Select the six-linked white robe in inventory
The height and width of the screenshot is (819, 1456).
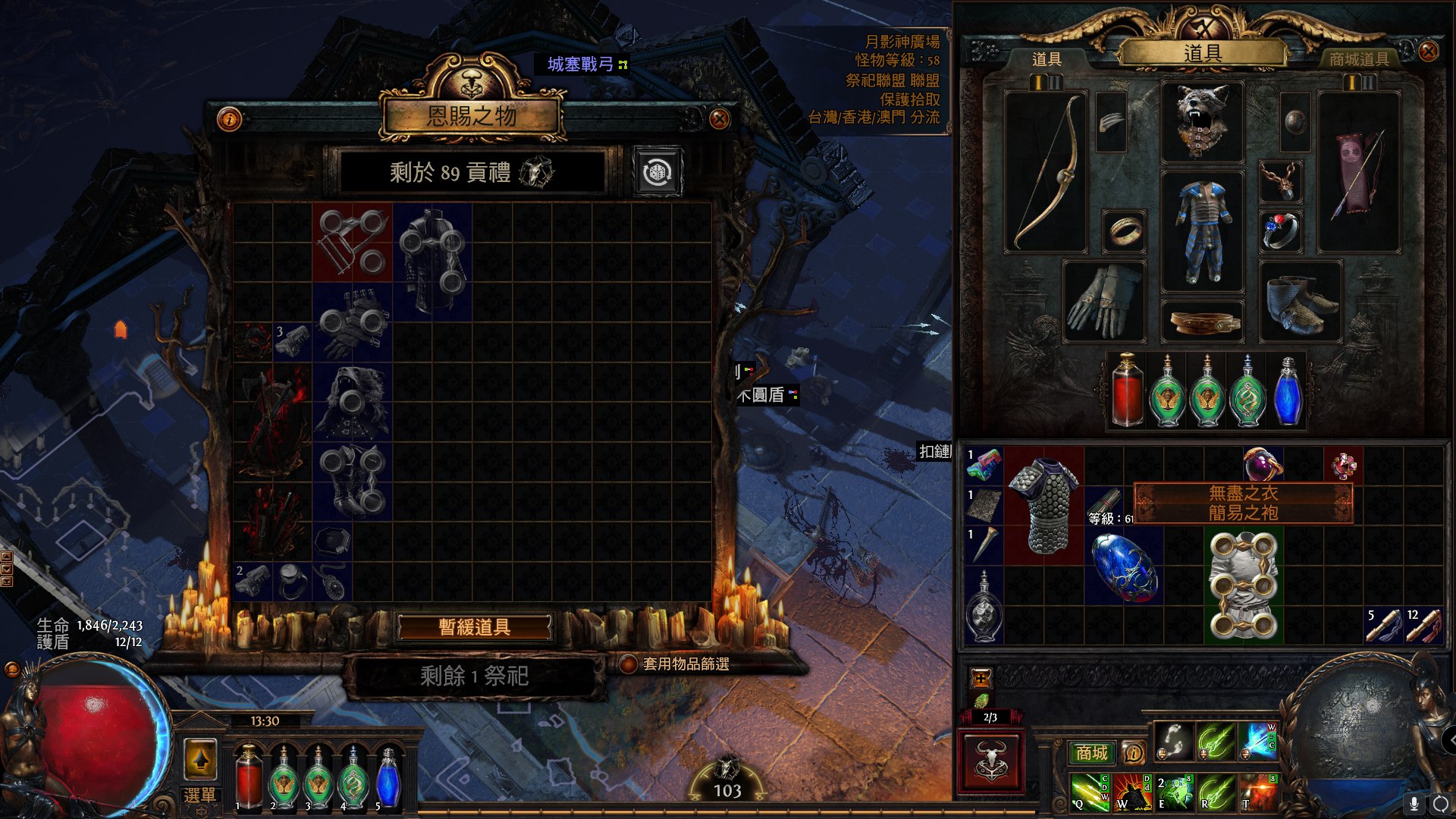coord(1243,585)
